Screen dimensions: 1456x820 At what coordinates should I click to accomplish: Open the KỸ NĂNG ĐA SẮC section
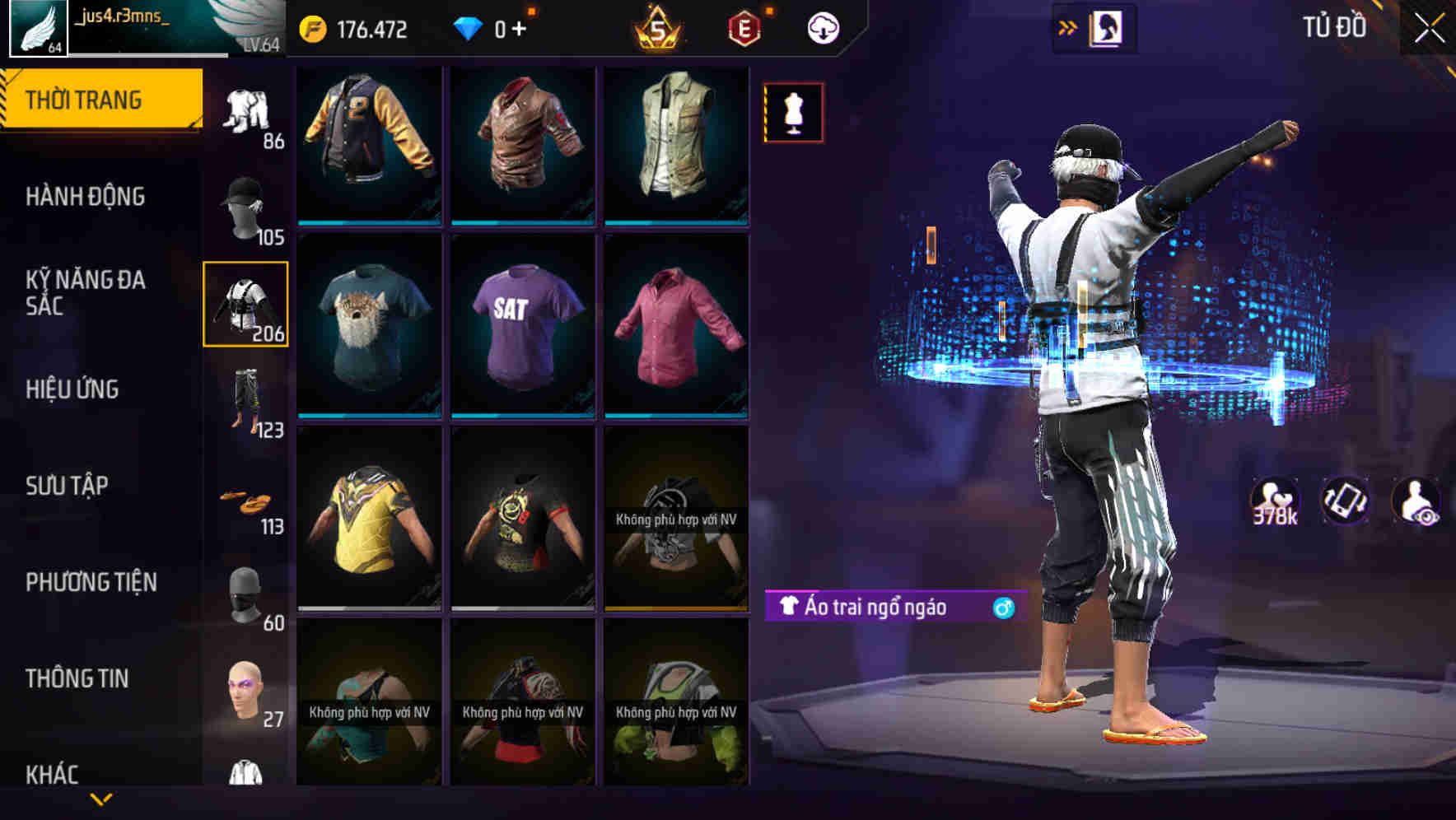85,293
